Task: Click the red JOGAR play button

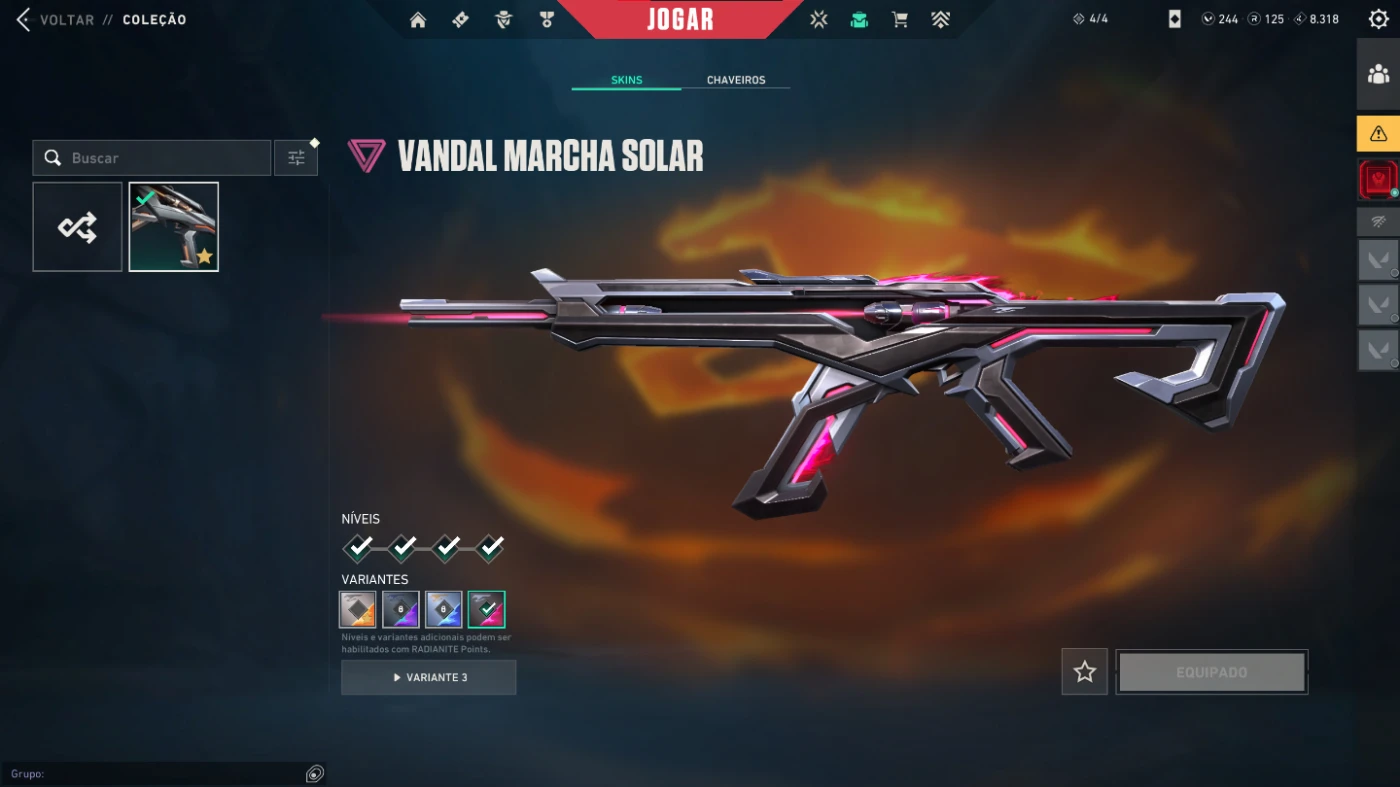Action: (x=680, y=19)
